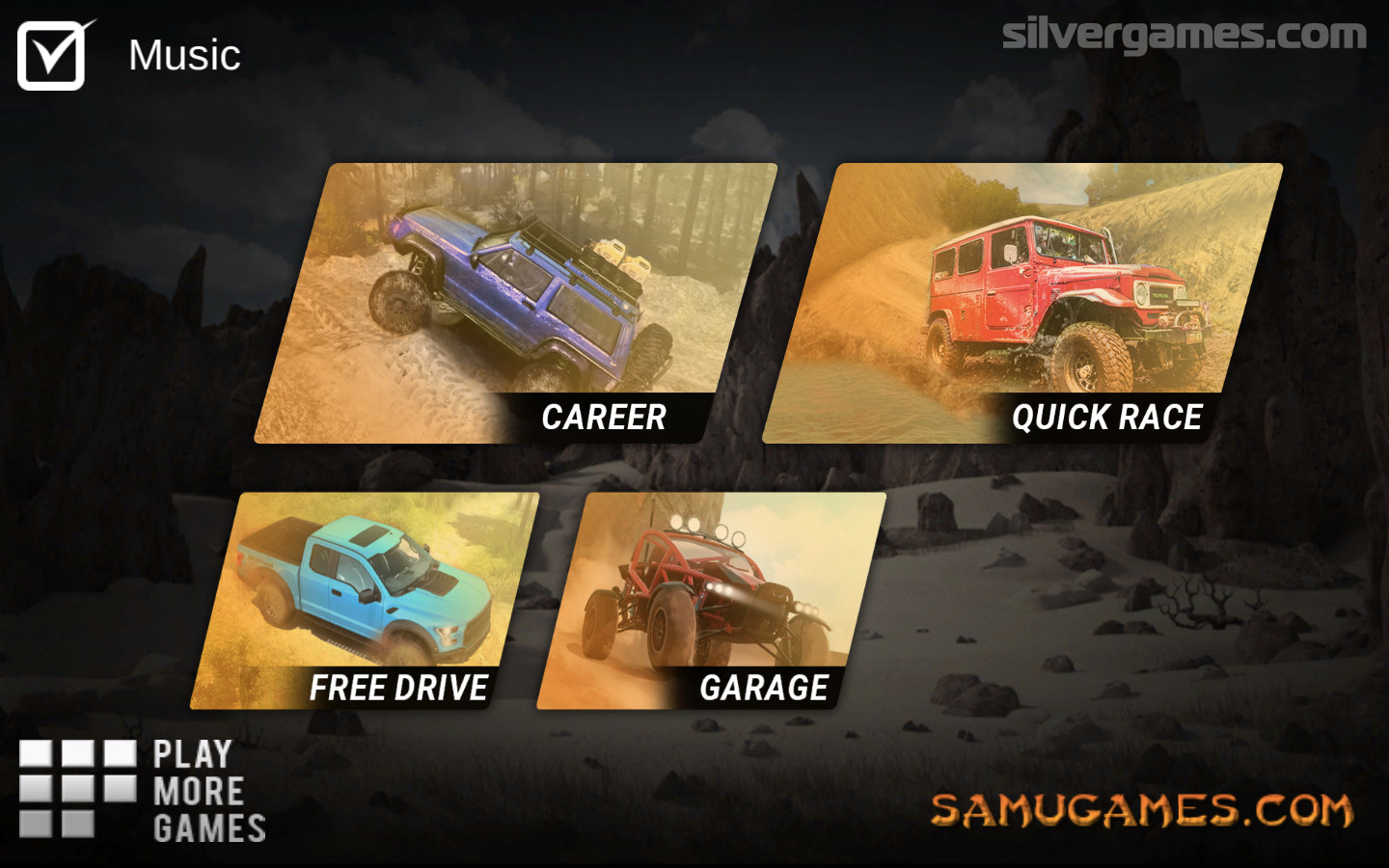Viewport: 1389px width, 868px height.
Task: Start a Quick Race
Action: 1022,304
